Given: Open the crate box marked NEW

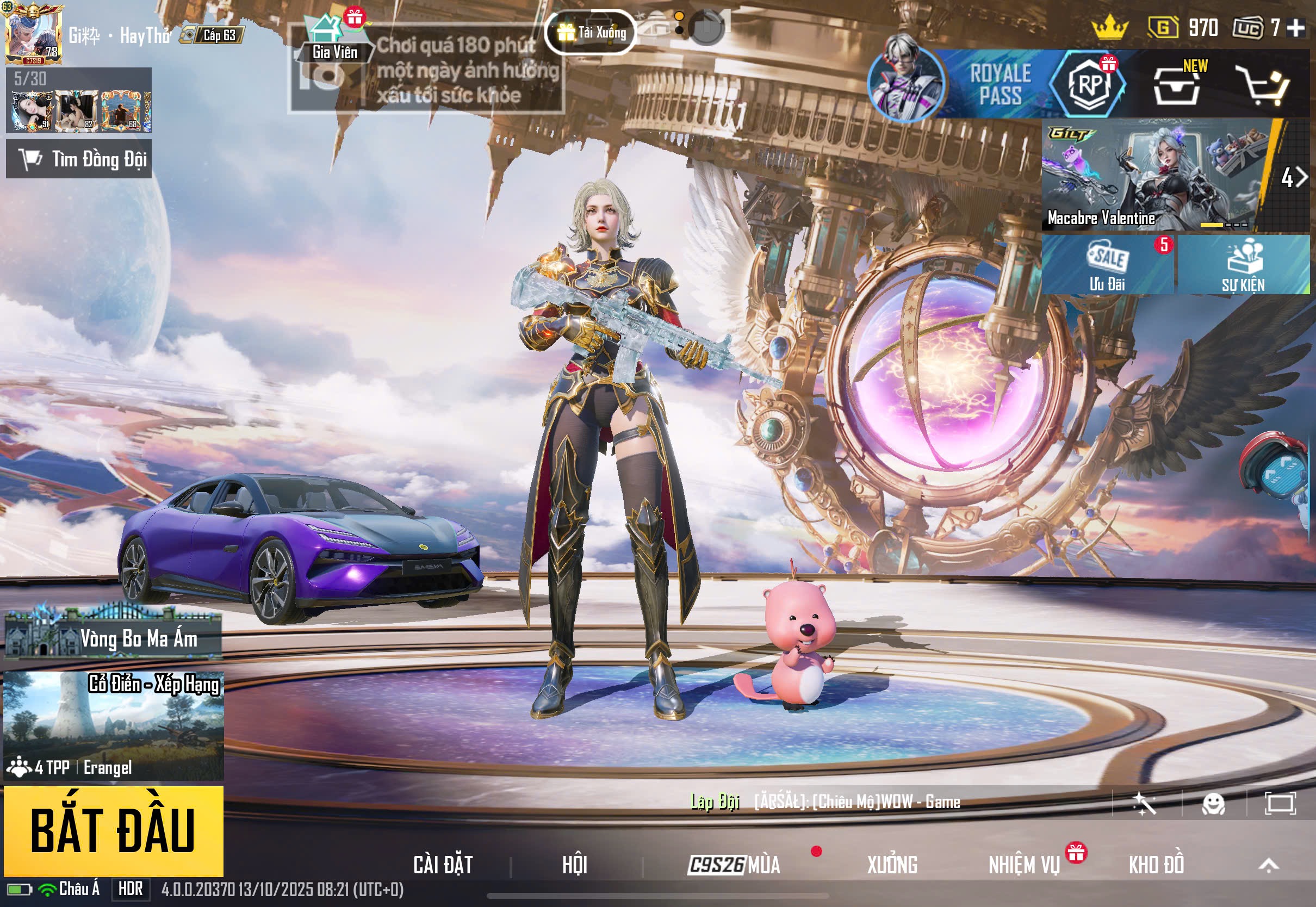Looking at the screenshot, I should click(x=1177, y=86).
